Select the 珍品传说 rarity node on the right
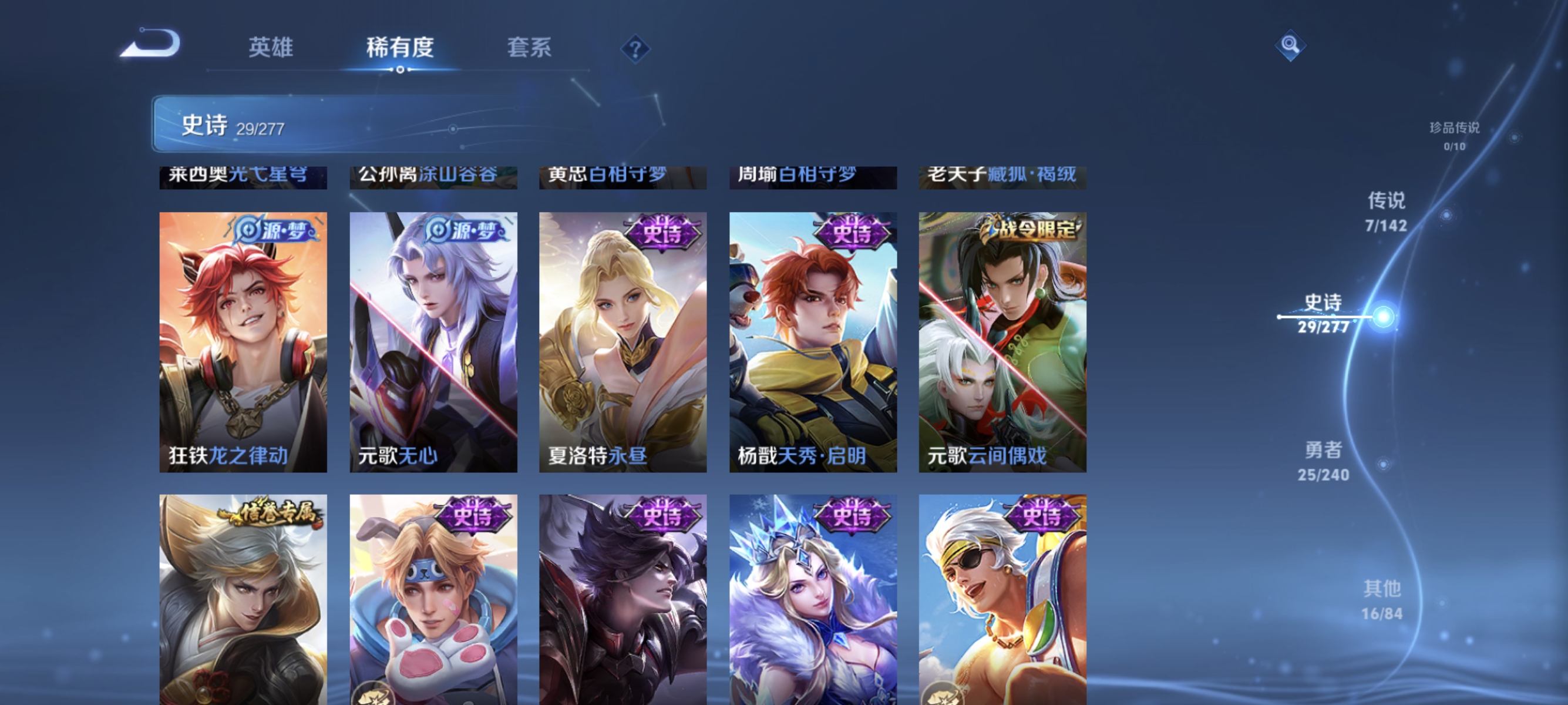Viewport: 1568px width, 705px height. click(1453, 137)
